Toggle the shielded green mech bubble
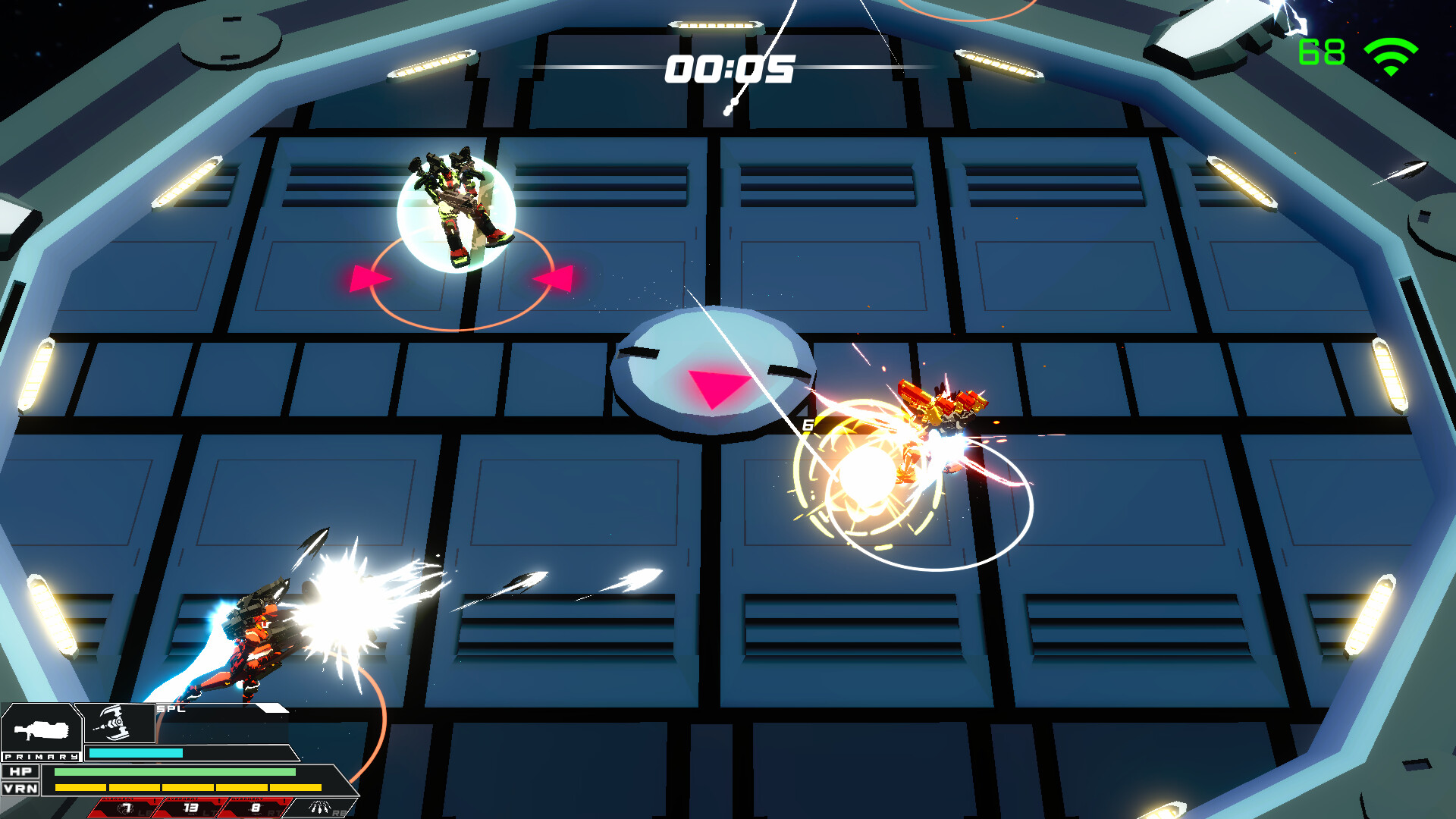This screenshot has width=1456, height=819. click(457, 205)
